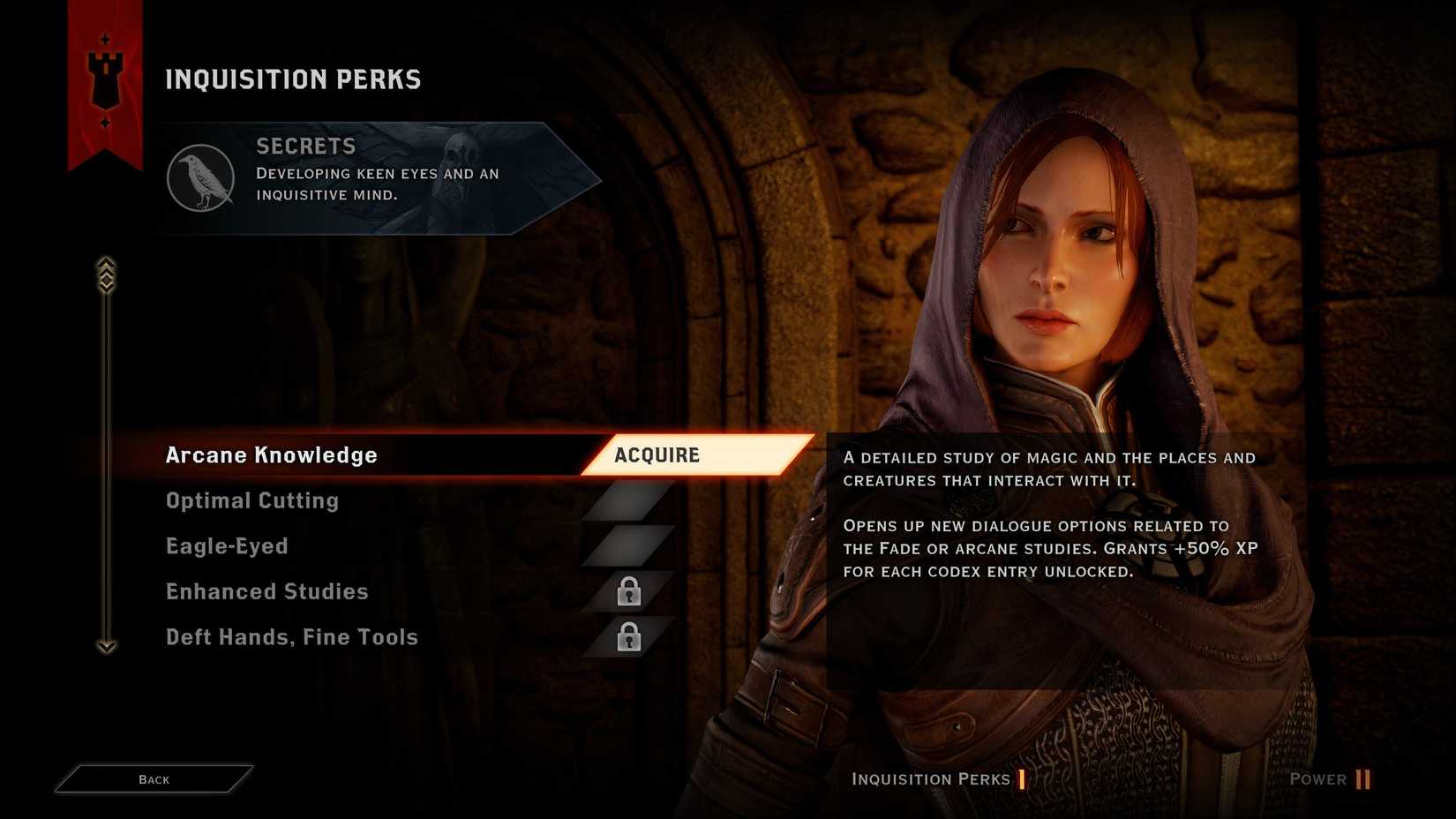
Task: Acquire the Arcane Knowledge perk
Action: point(695,455)
